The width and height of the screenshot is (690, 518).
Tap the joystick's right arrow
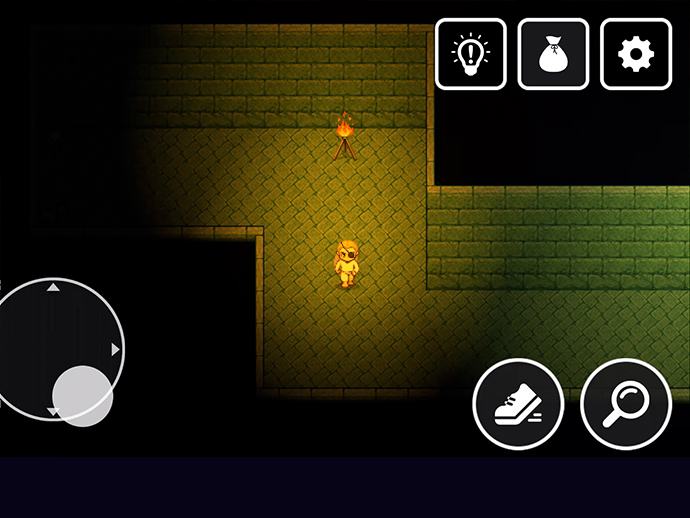point(116,349)
